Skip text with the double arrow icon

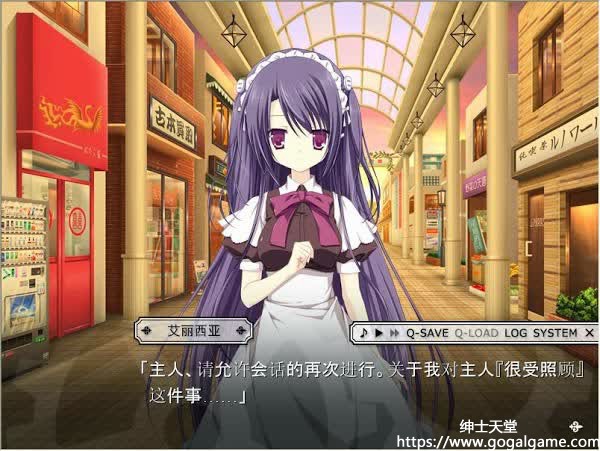point(393,332)
